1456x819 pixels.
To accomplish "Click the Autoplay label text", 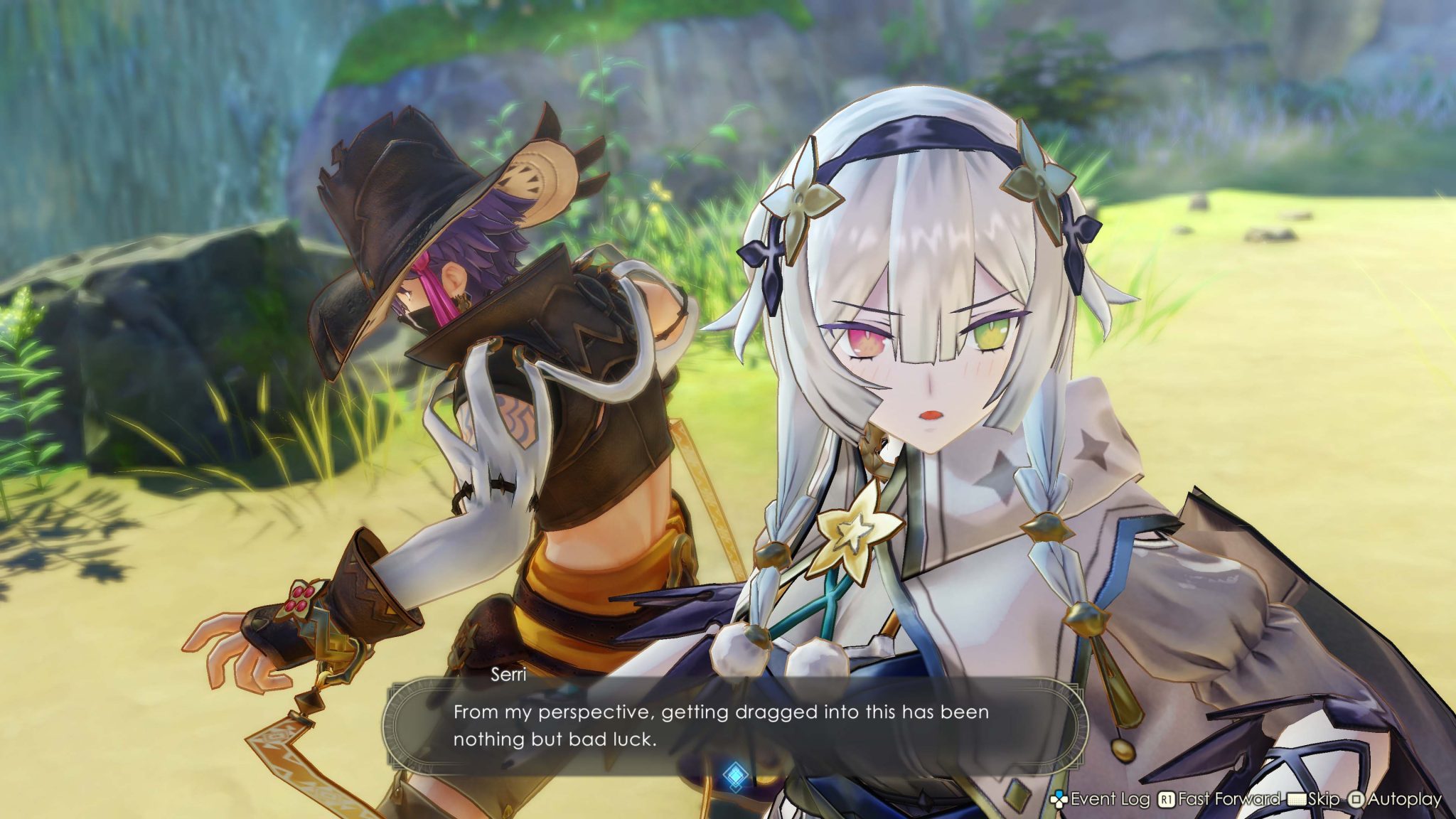I will (1406, 799).
